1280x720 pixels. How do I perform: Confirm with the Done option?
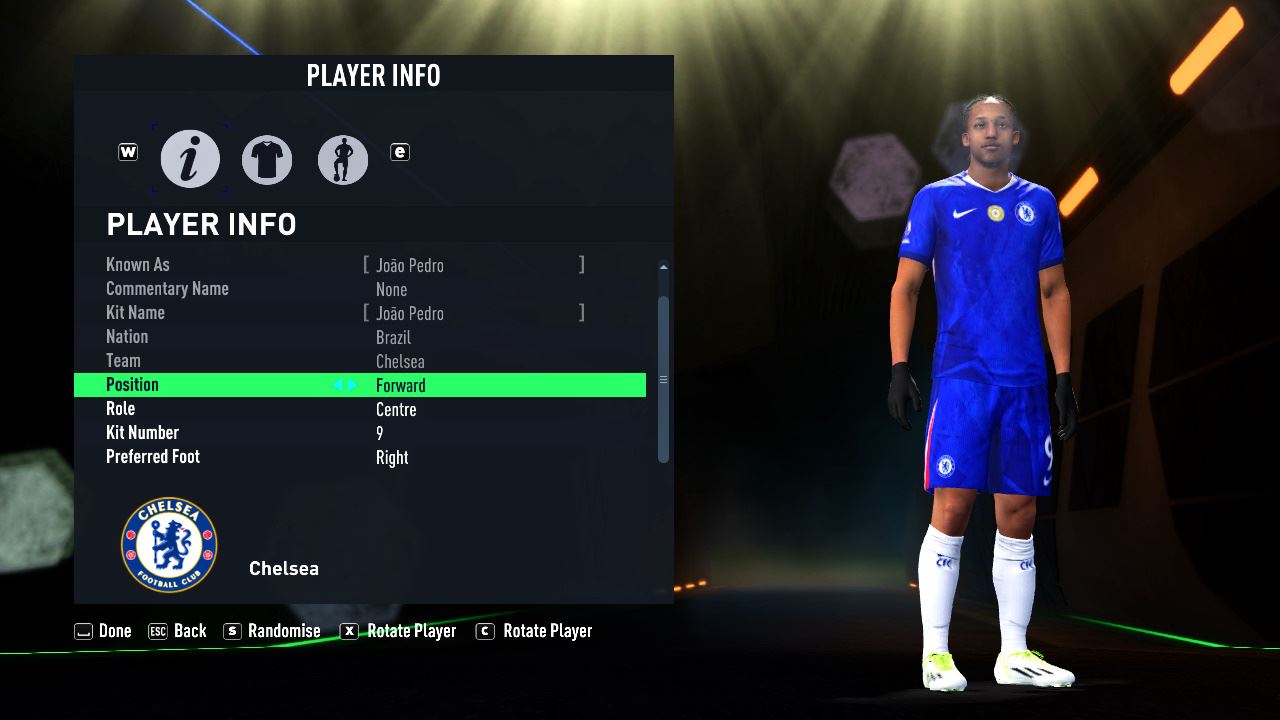tap(103, 631)
